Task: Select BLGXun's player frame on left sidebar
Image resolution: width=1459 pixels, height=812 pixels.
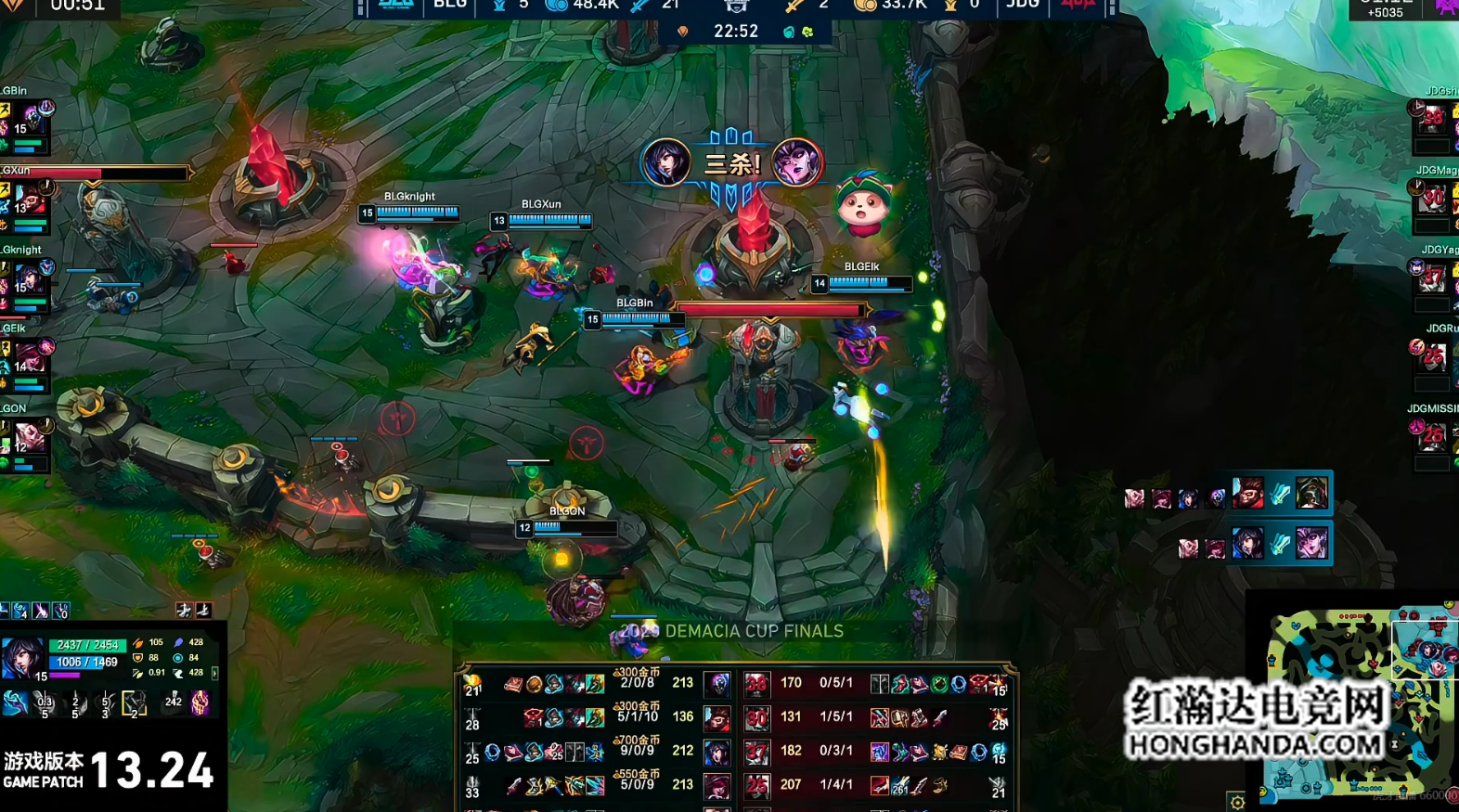Action: 26,200
